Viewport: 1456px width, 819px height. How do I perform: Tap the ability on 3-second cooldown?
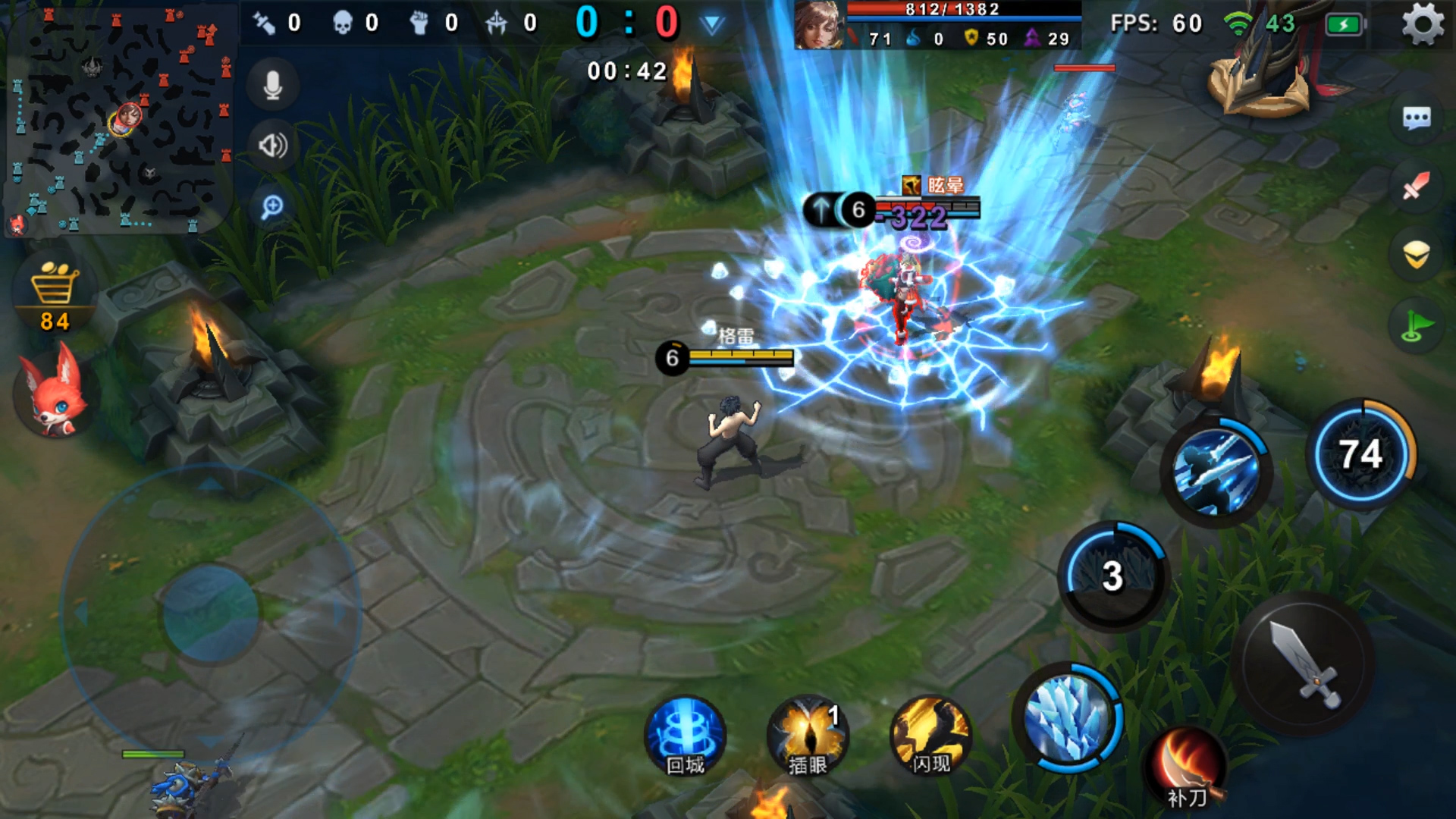click(x=1112, y=576)
